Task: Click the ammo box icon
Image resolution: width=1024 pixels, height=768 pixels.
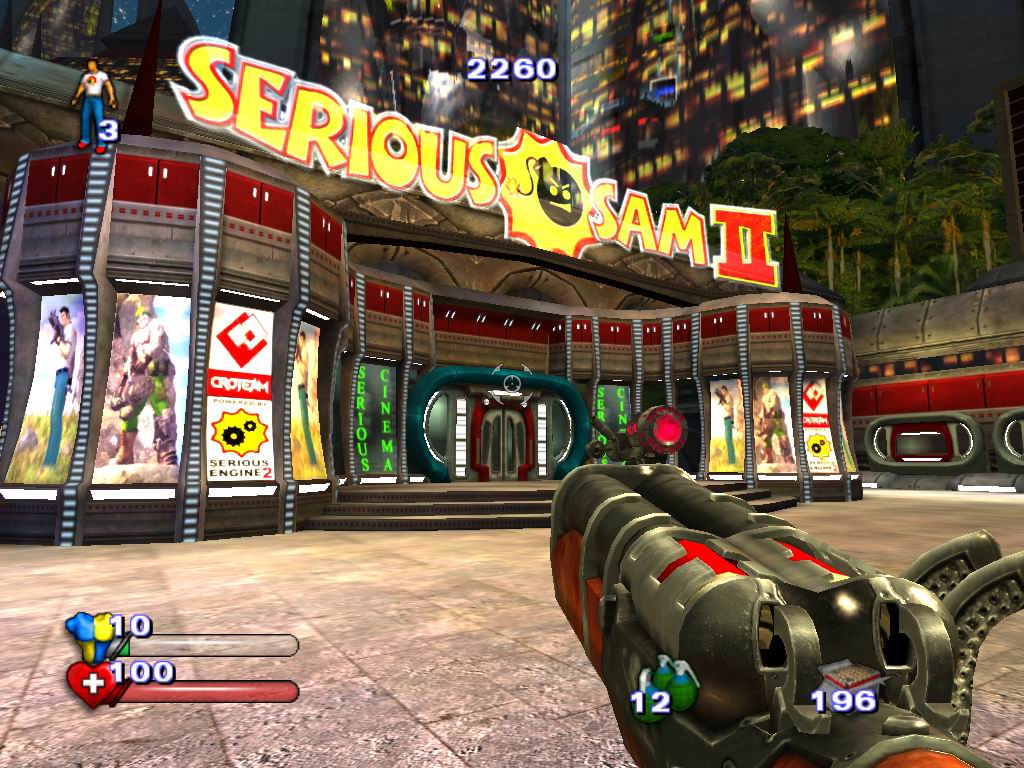Action: (x=840, y=673)
